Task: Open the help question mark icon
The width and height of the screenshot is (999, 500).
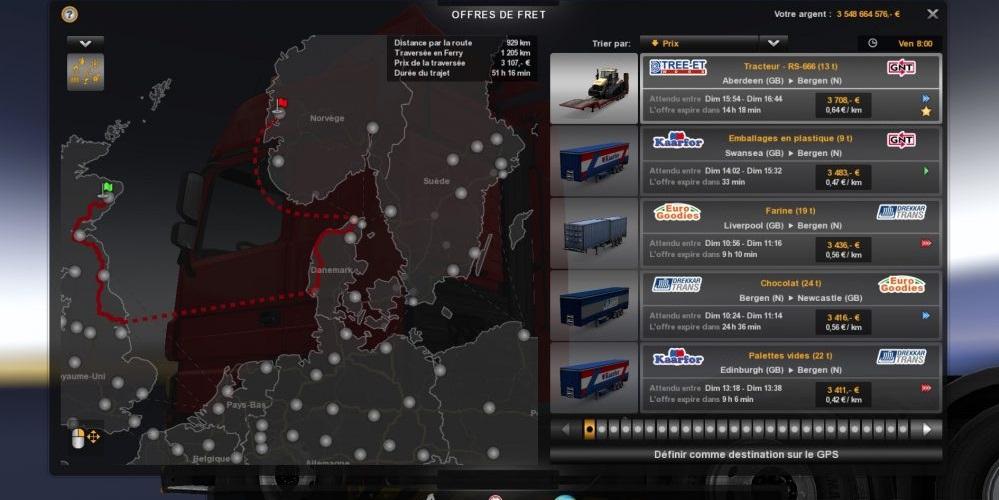Action: 69,14
